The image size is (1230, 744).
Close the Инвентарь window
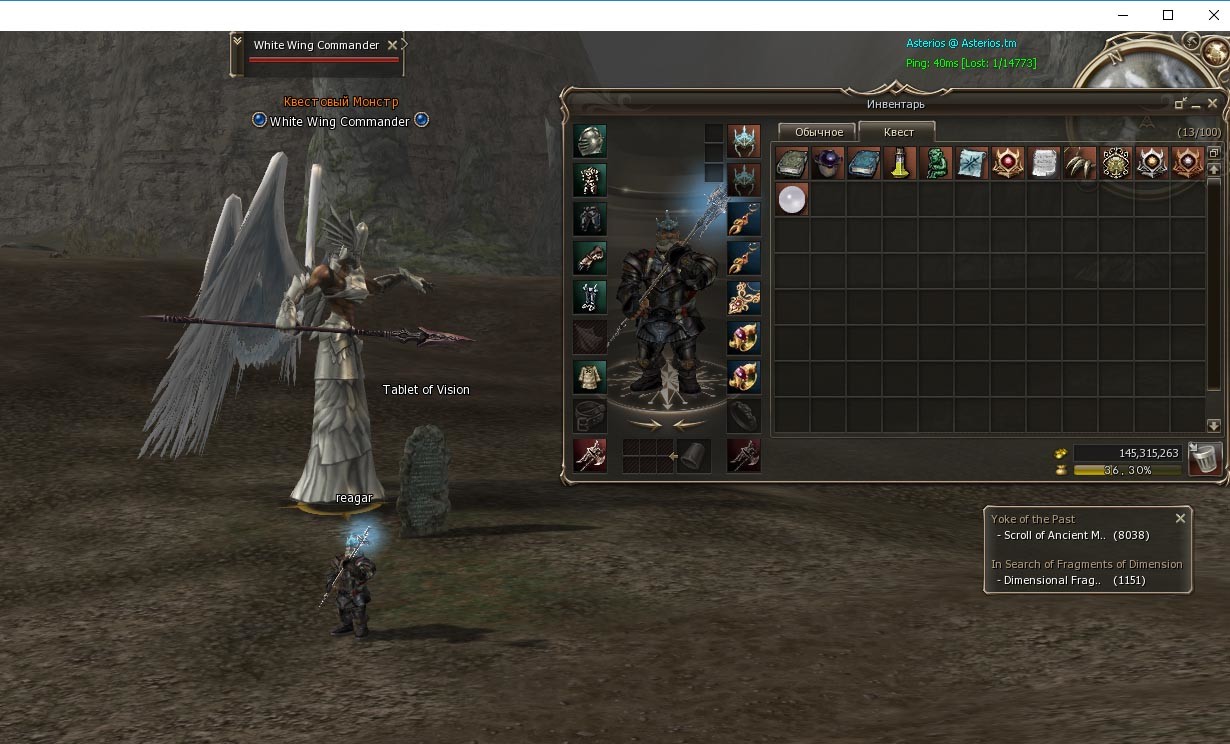coord(1213,103)
